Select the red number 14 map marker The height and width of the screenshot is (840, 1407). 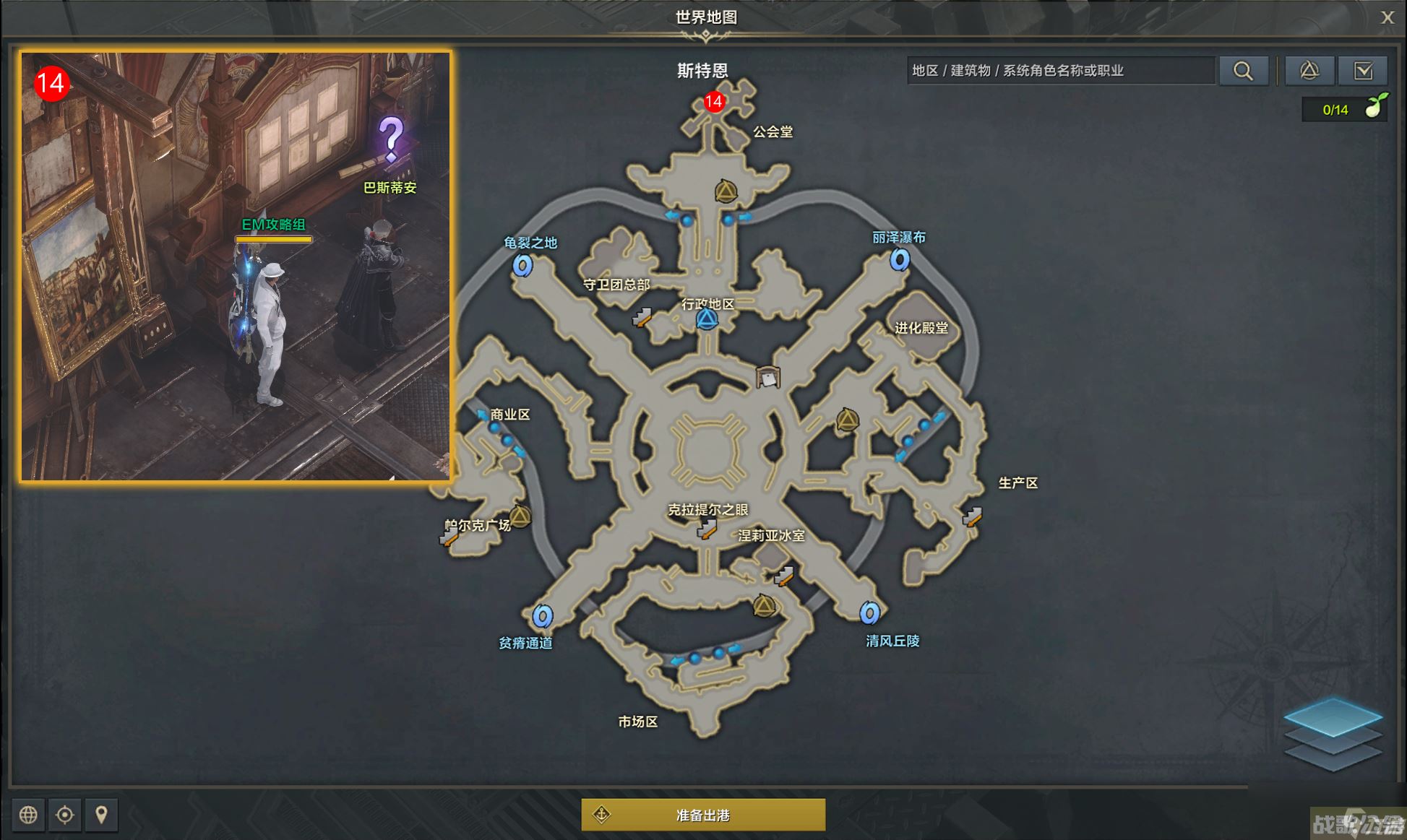tap(714, 102)
